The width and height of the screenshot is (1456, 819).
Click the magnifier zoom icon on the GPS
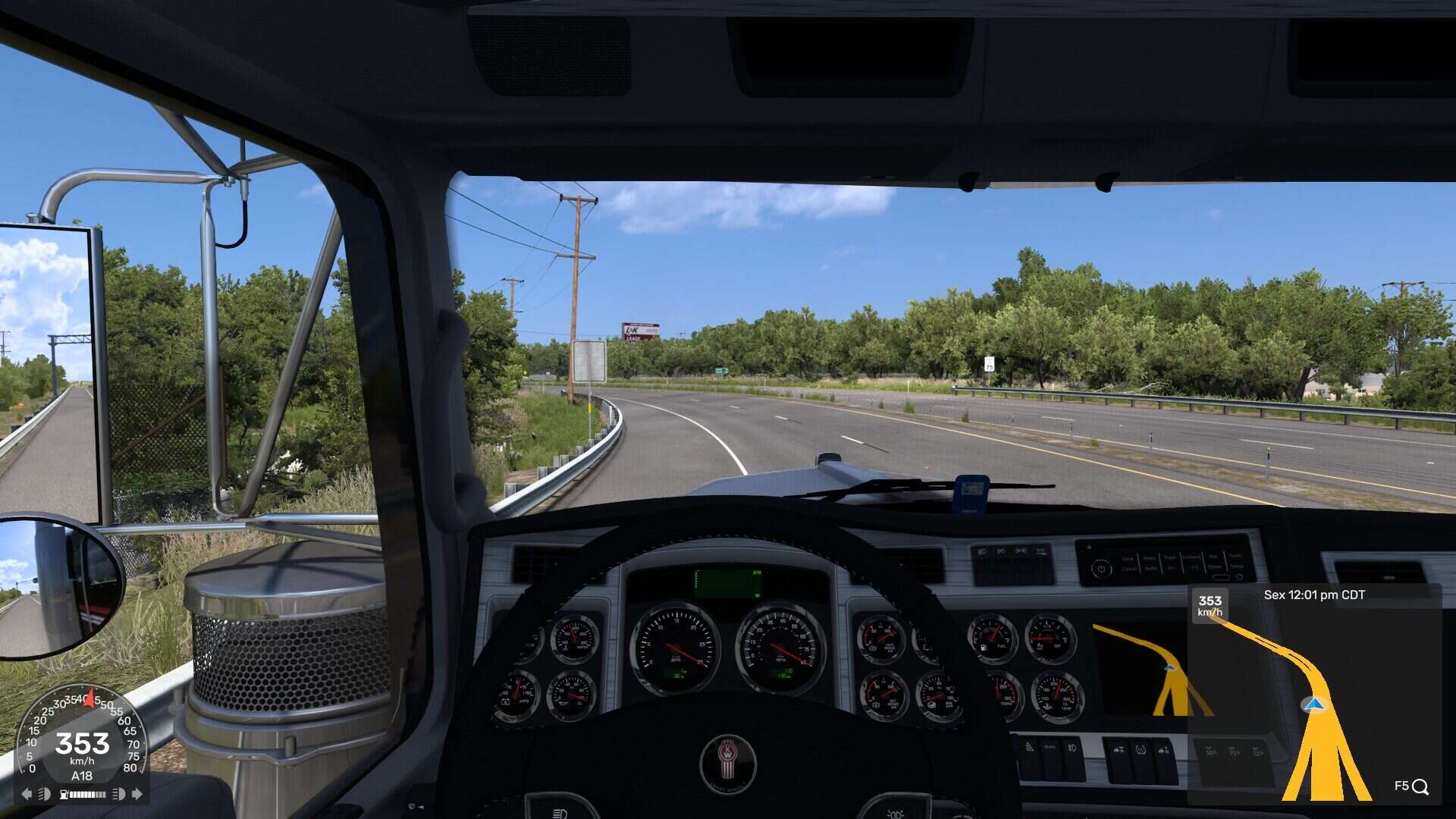pyautogui.click(x=1420, y=787)
